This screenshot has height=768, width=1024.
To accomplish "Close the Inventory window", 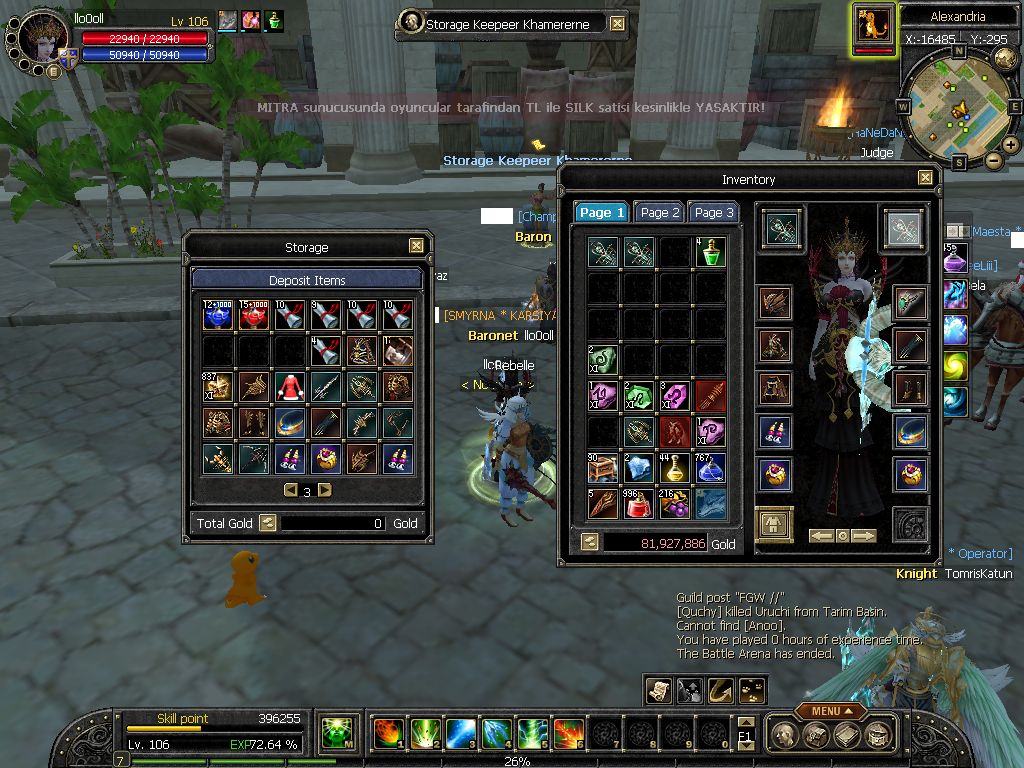I will tap(925, 178).
